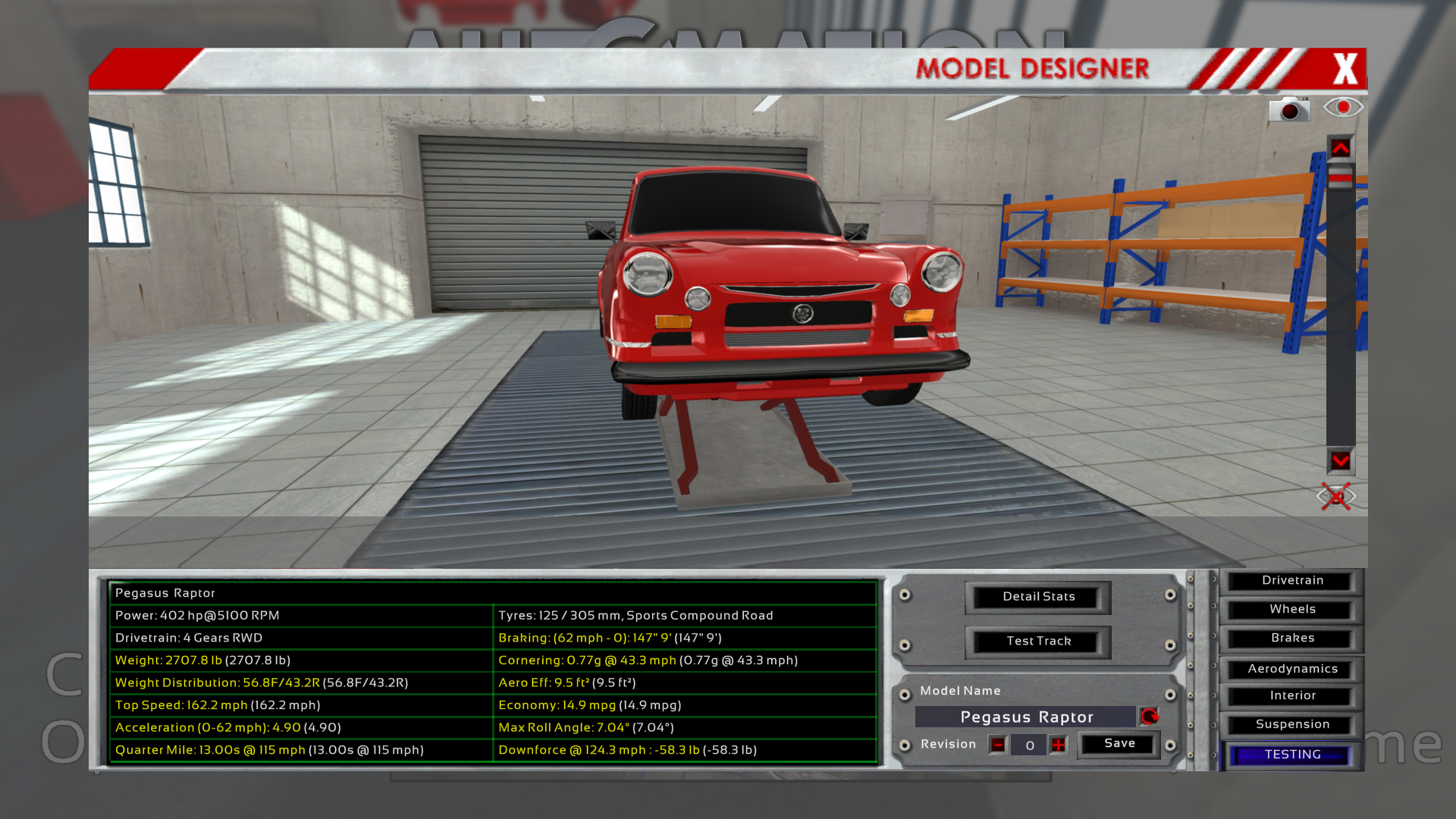The image size is (1456, 819).
Task: Click the red down arrow scroll button
Action: [1340, 461]
